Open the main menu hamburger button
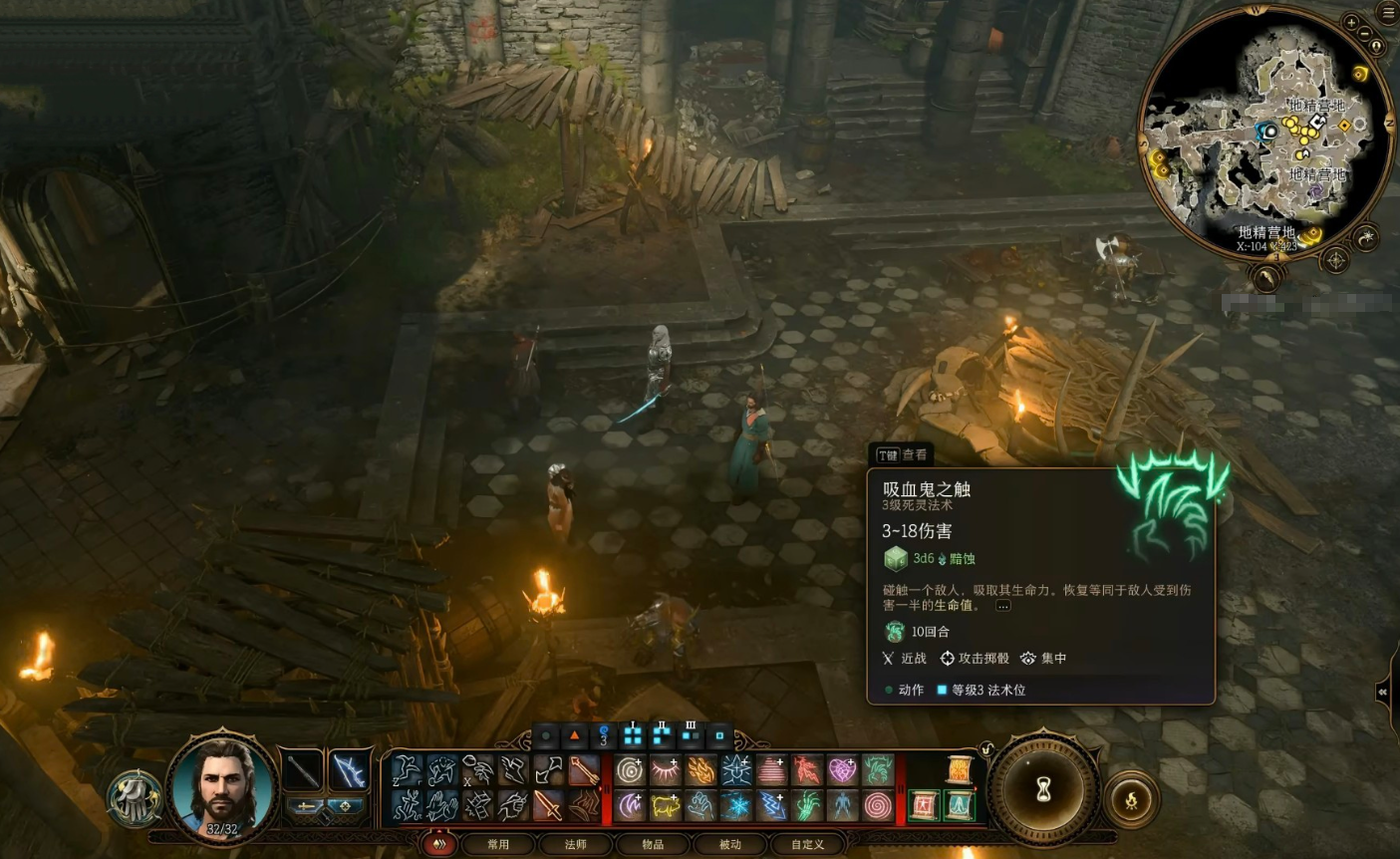The height and width of the screenshot is (859, 1400). (1388, 13)
